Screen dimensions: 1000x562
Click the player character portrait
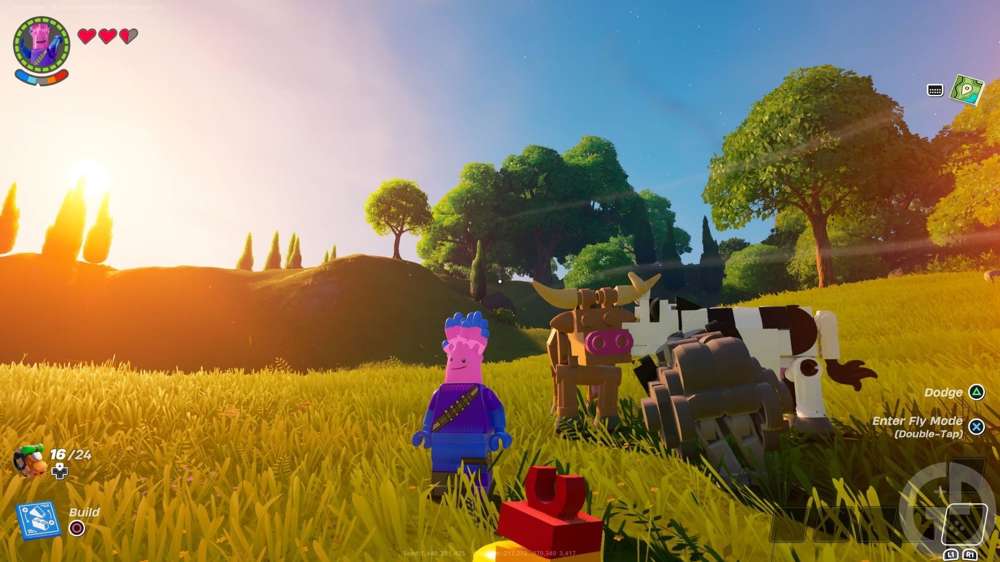tap(41, 44)
